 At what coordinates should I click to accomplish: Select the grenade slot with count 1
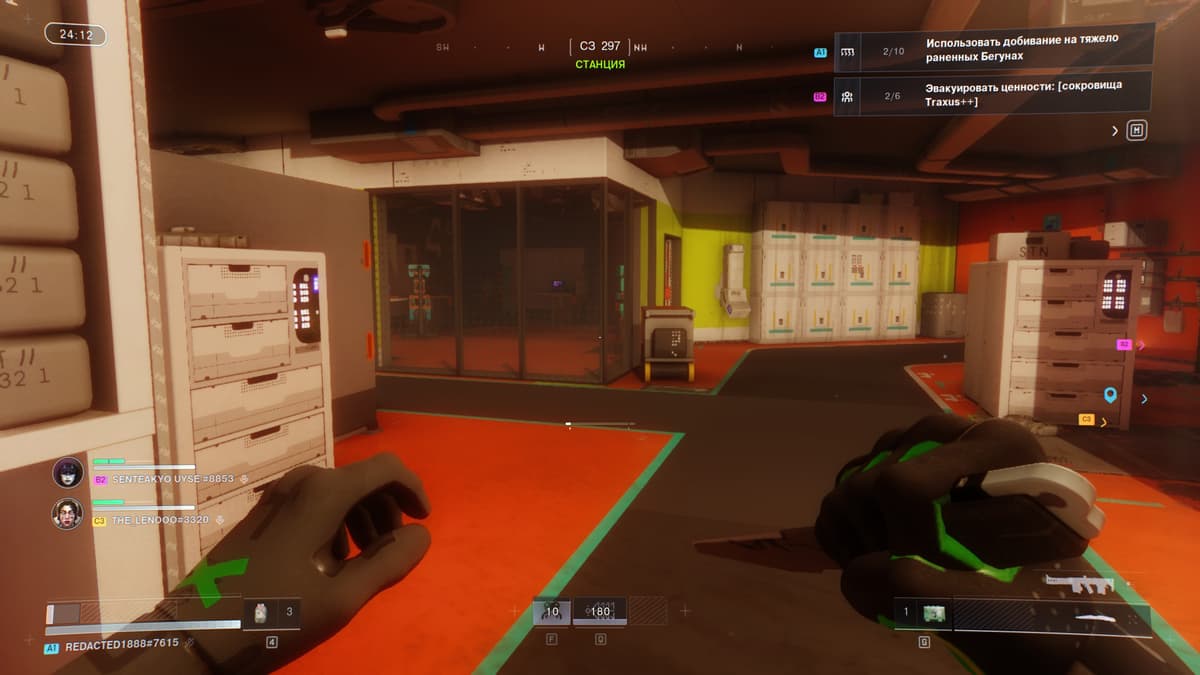(x=923, y=612)
